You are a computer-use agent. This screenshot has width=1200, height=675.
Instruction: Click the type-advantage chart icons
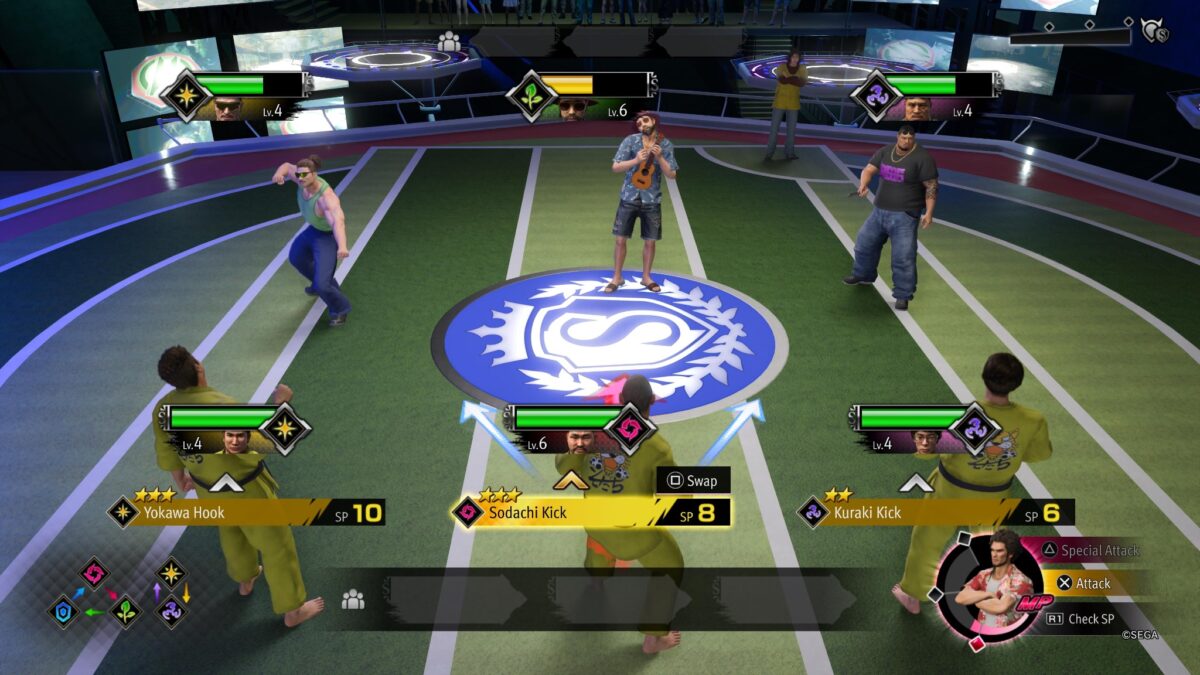[x=120, y=592]
